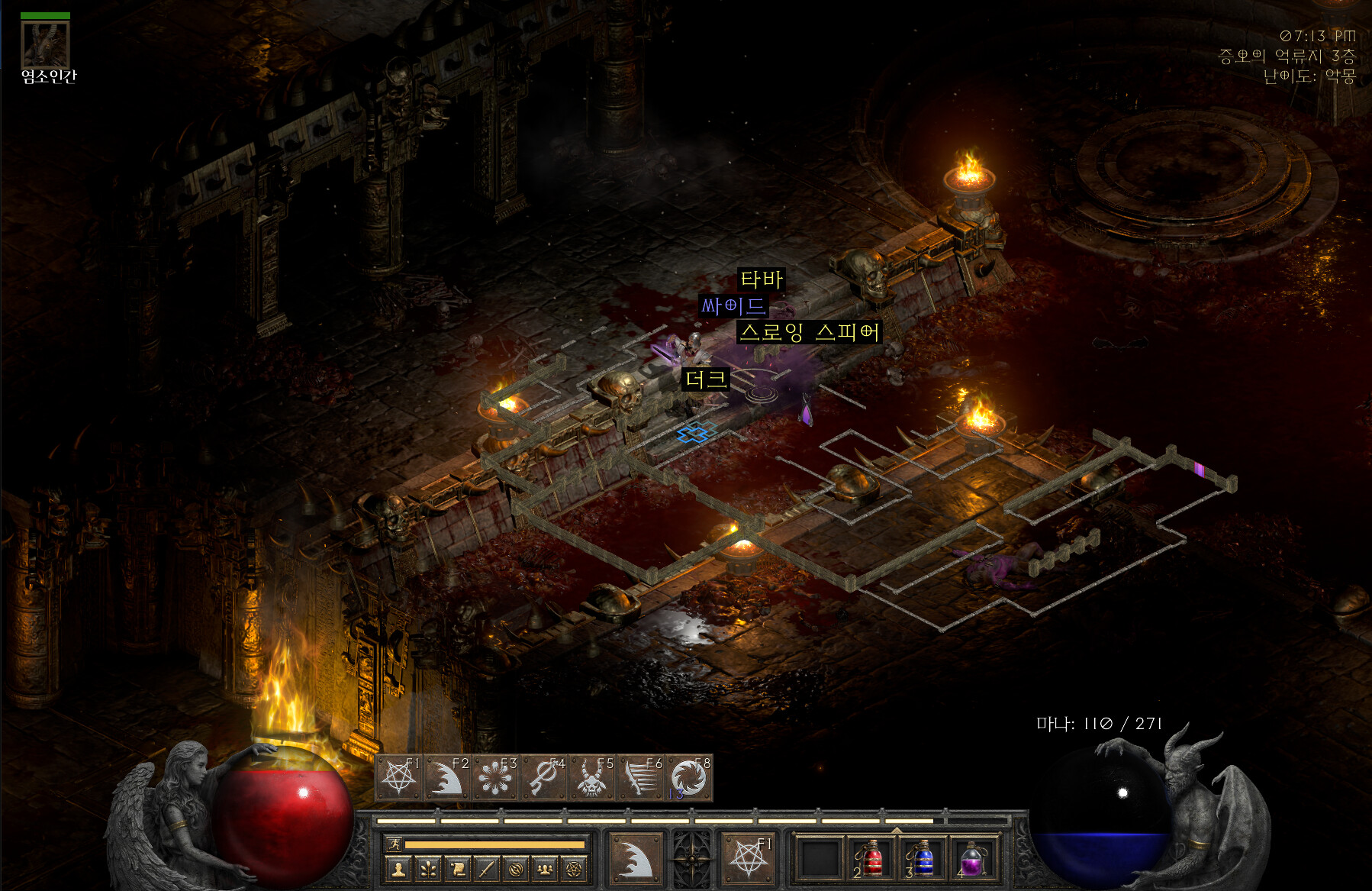The height and width of the screenshot is (891, 1372).
Task: Use the purple rejuvenation potion in belt
Action: coord(971,858)
